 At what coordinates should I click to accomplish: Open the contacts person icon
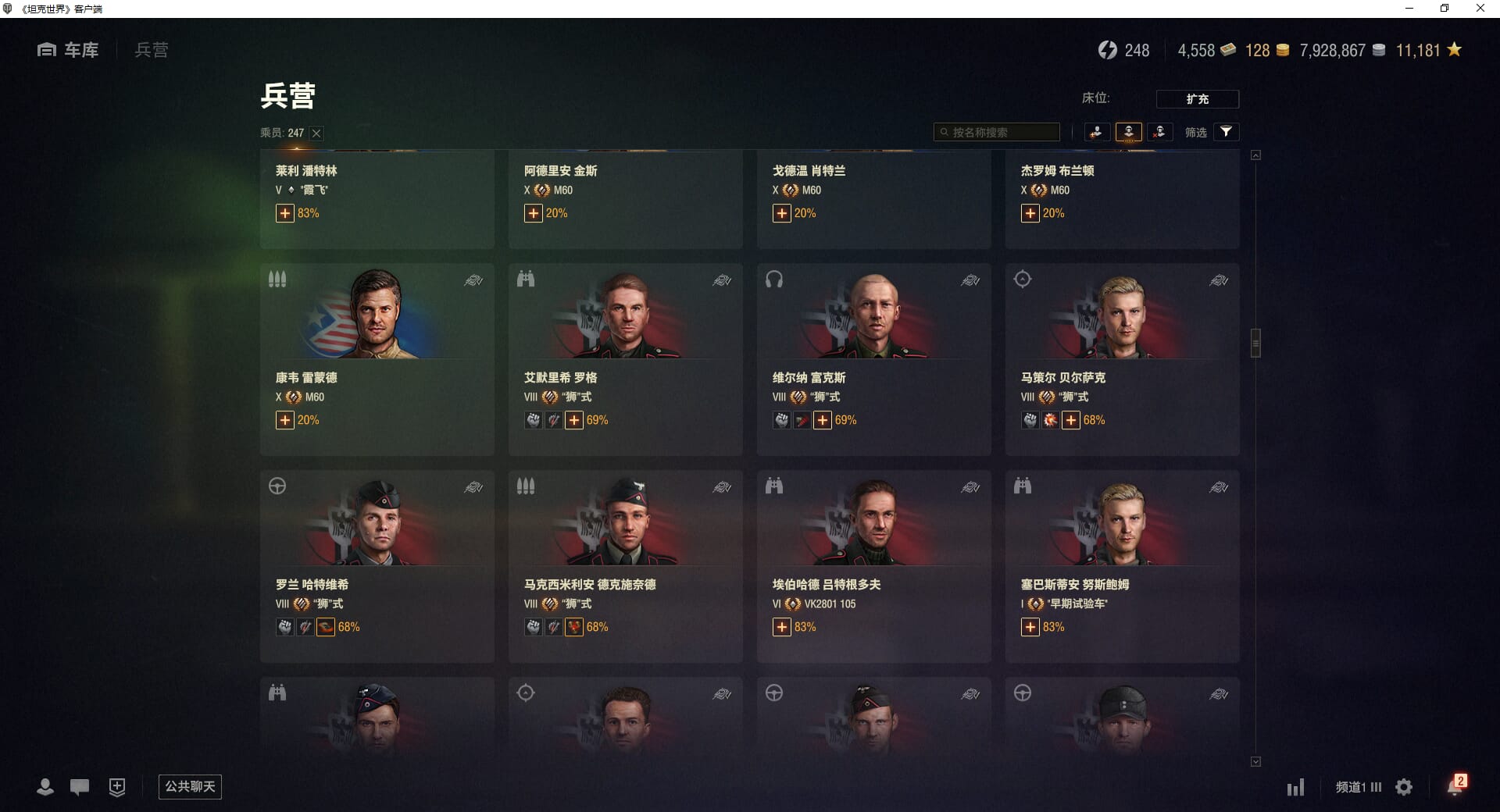coord(45,787)
